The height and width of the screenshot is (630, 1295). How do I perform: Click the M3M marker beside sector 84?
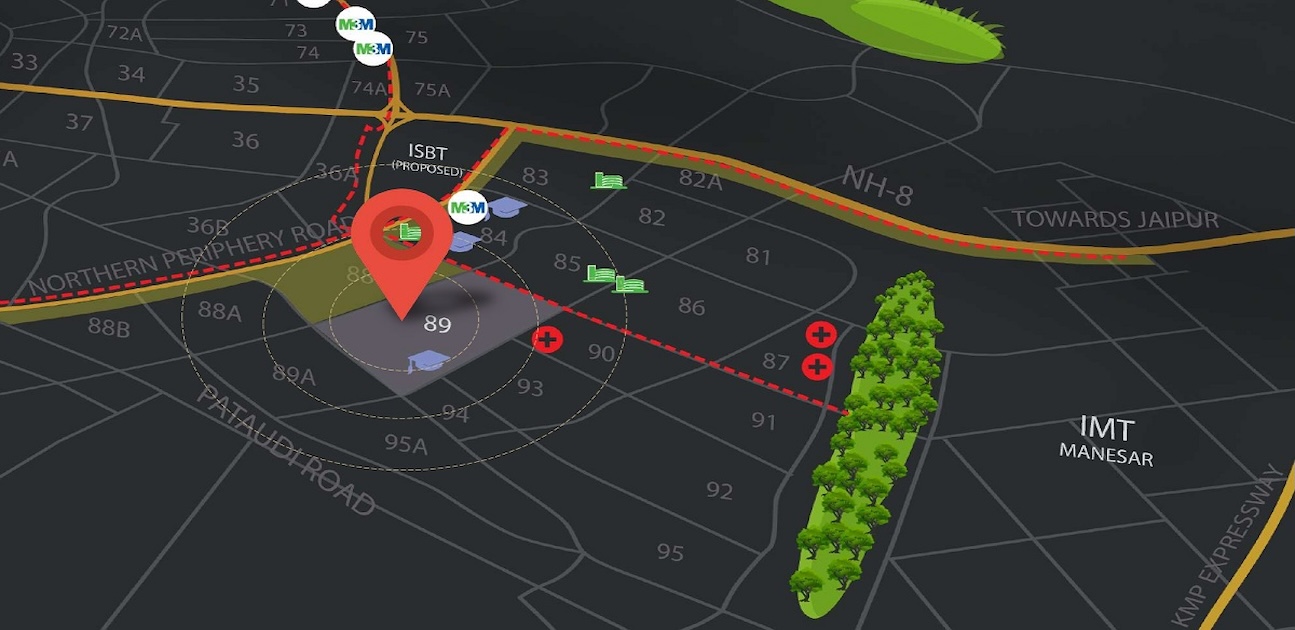pos(467,209)
